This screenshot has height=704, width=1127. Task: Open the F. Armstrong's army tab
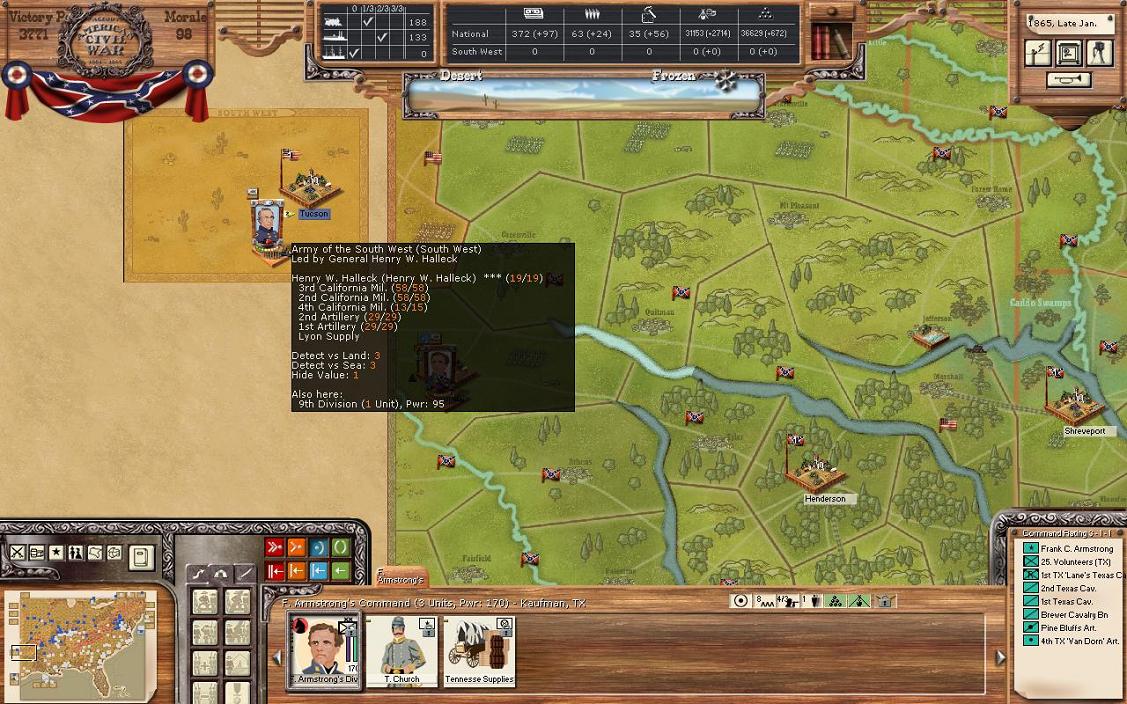point(400,578)
